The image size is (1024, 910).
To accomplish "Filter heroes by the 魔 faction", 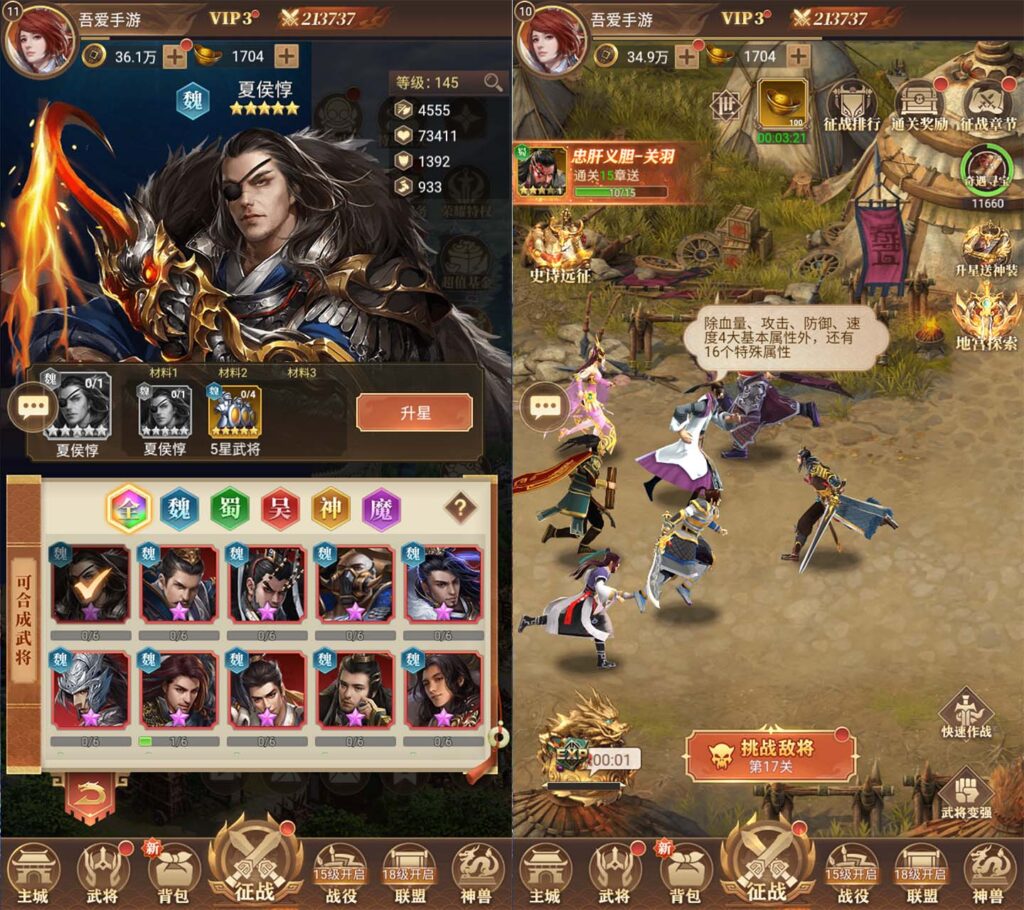I will tap(382, 508).
